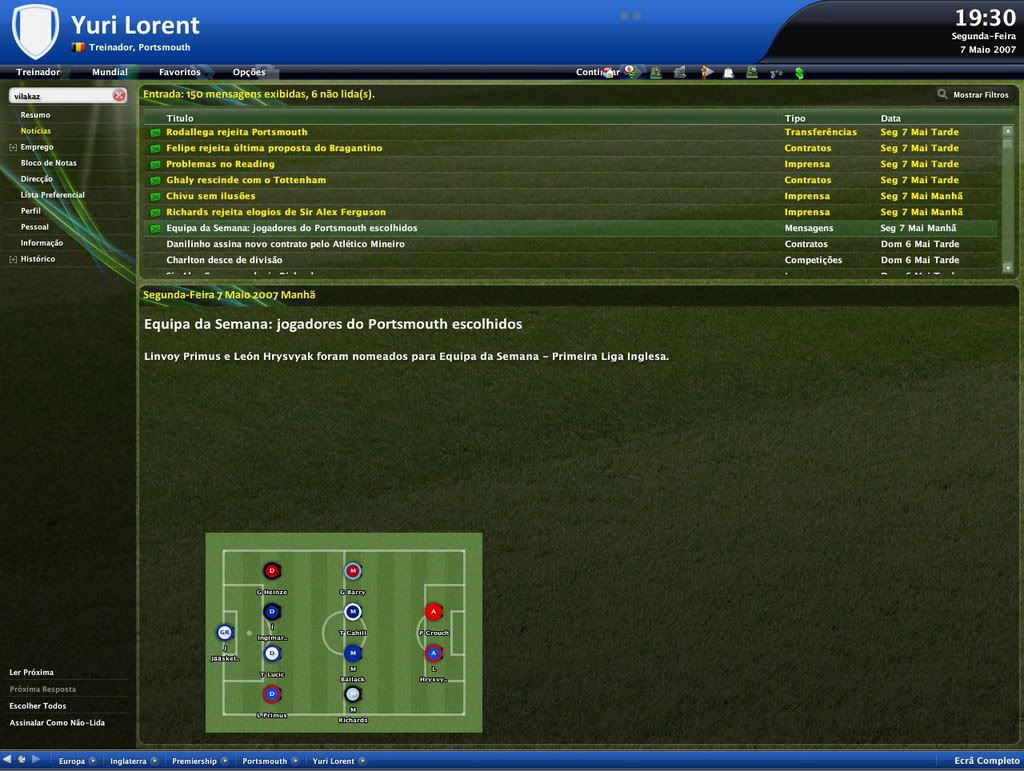
Task: Mark message with Assinalar Como Não-Lida
Action: pyautogui.click(x=57, y=722)
